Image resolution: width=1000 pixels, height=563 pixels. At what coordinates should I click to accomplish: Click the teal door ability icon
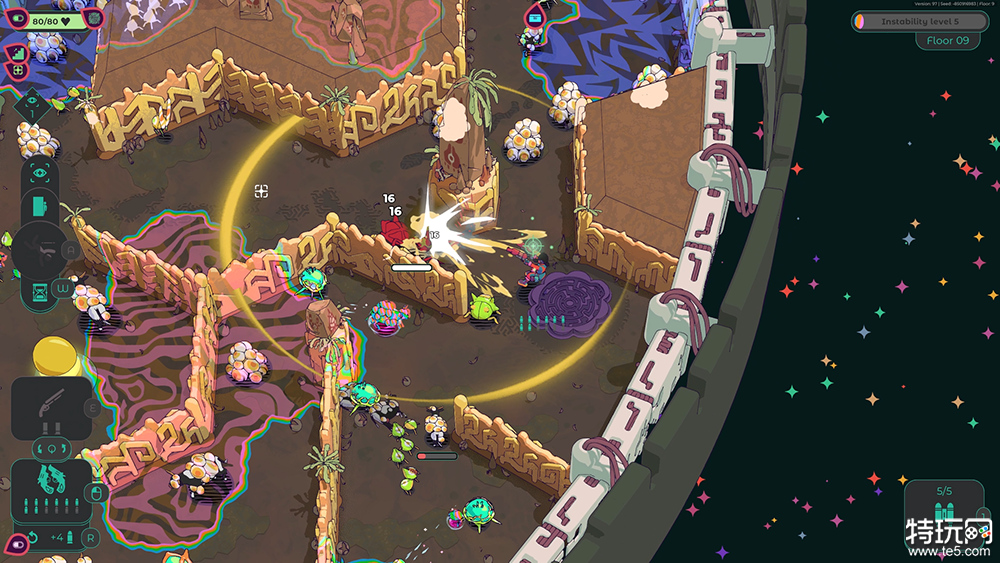coord(39,207)
